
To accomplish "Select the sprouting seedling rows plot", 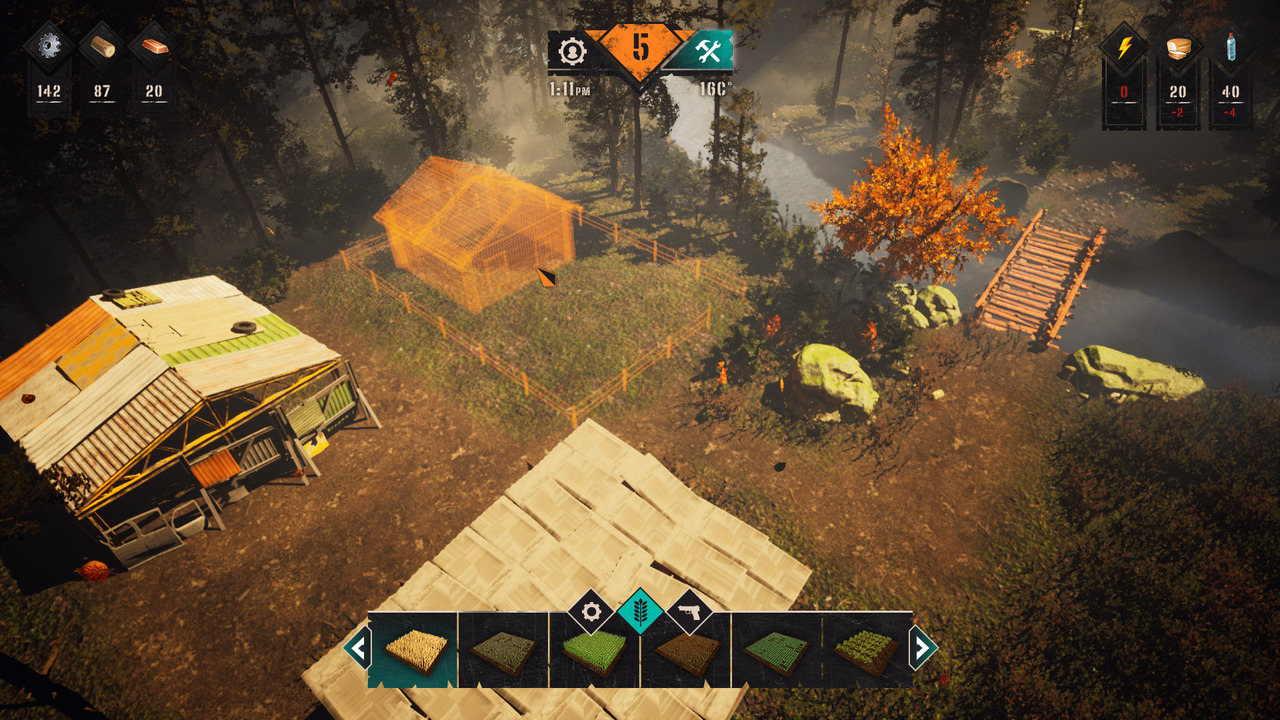I will pyautogui.click(x=866, y=651).
